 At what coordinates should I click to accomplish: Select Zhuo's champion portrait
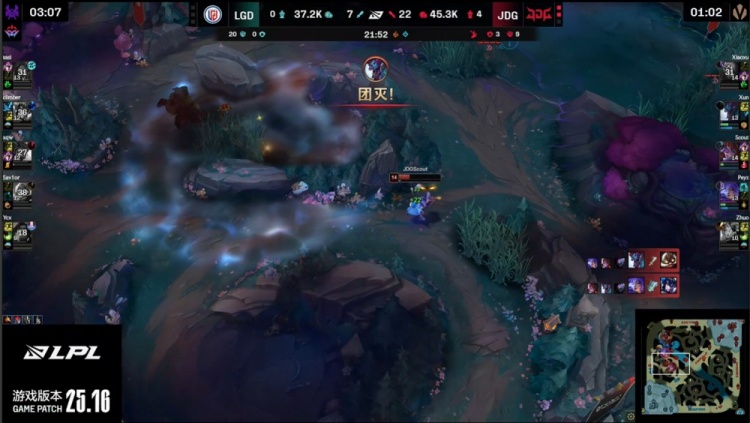(730, 232)
